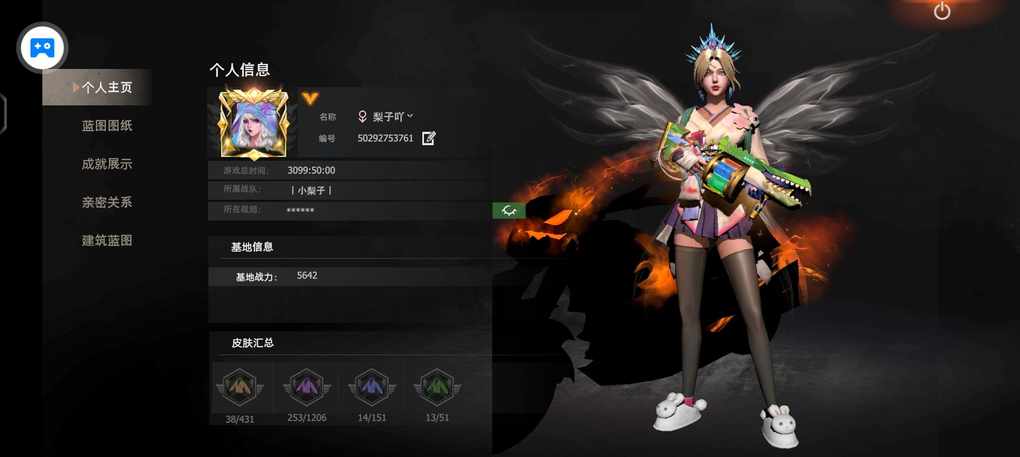Go to the 亲密关系 tab

pos(107,202)
